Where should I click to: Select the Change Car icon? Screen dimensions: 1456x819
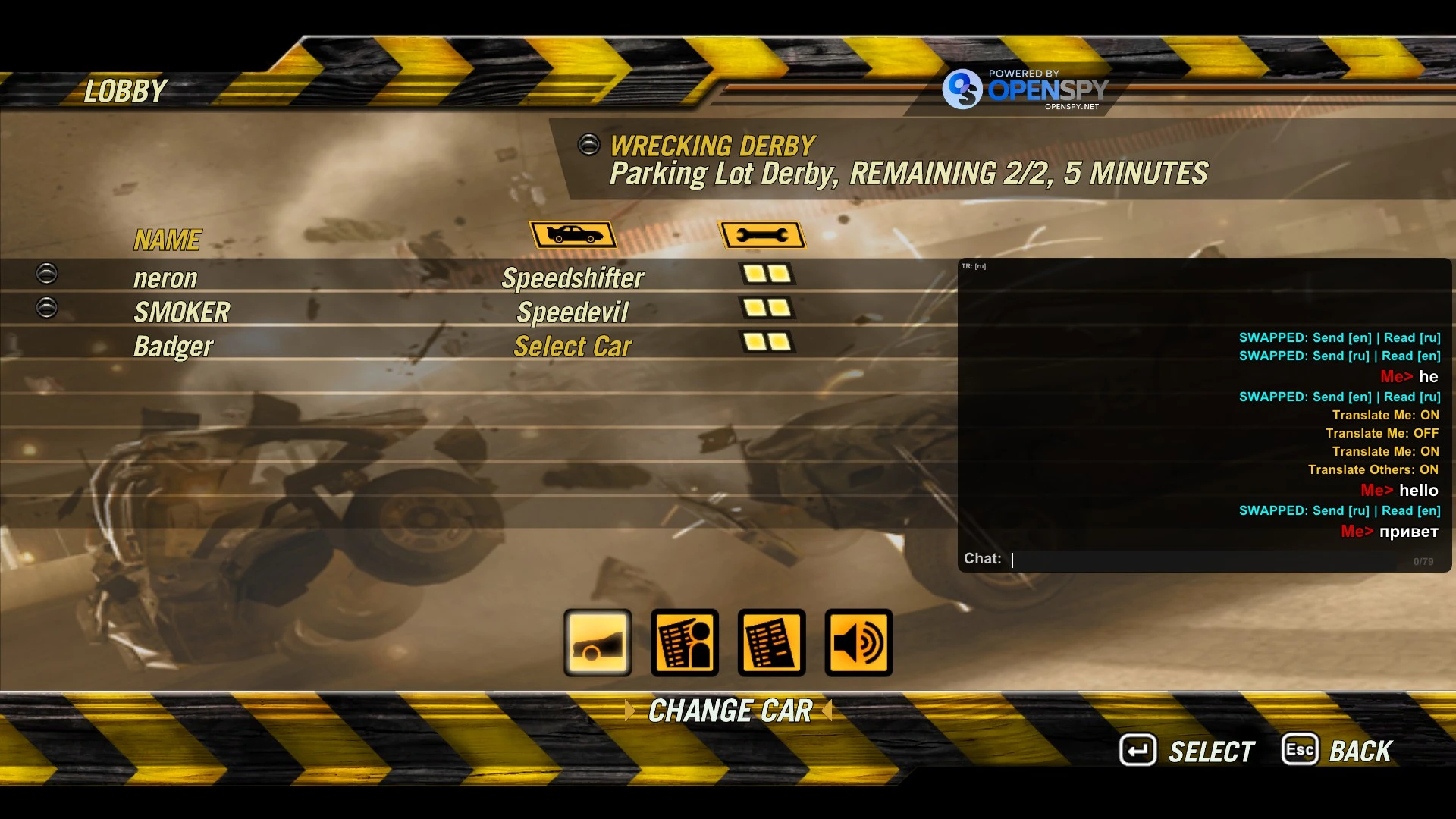(x=596, y=643)
